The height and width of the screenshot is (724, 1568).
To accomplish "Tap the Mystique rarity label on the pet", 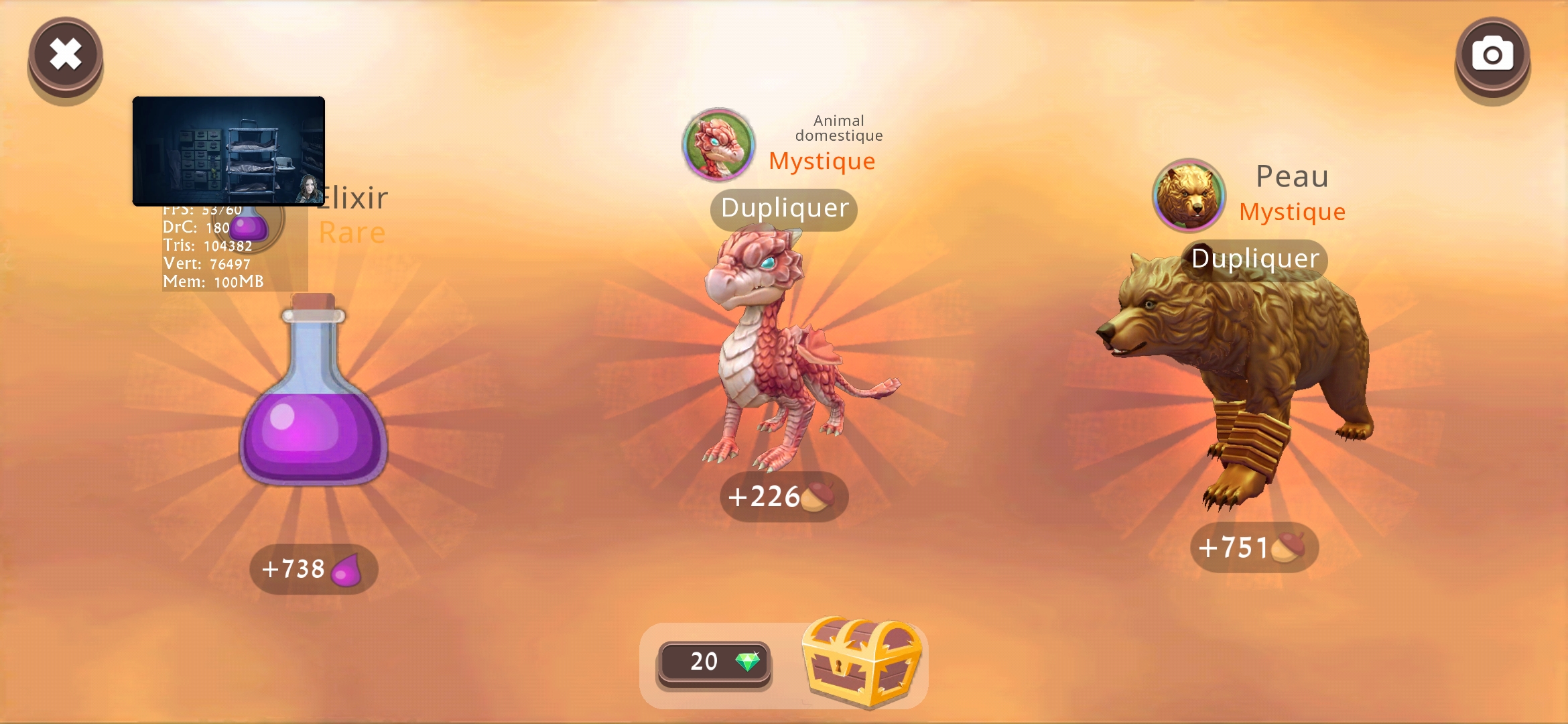I will (x=822, y=161).
